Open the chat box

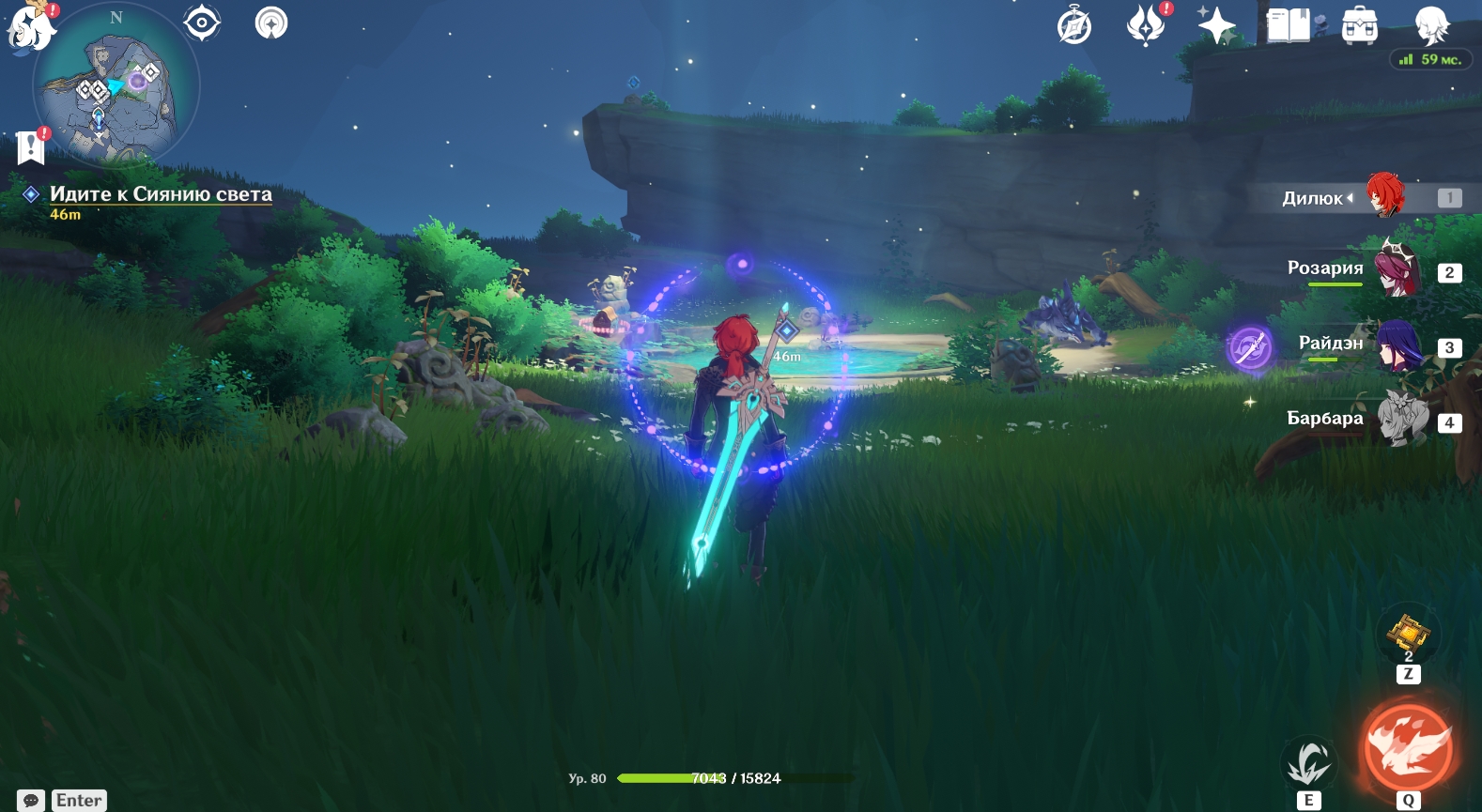coord(31,801)
